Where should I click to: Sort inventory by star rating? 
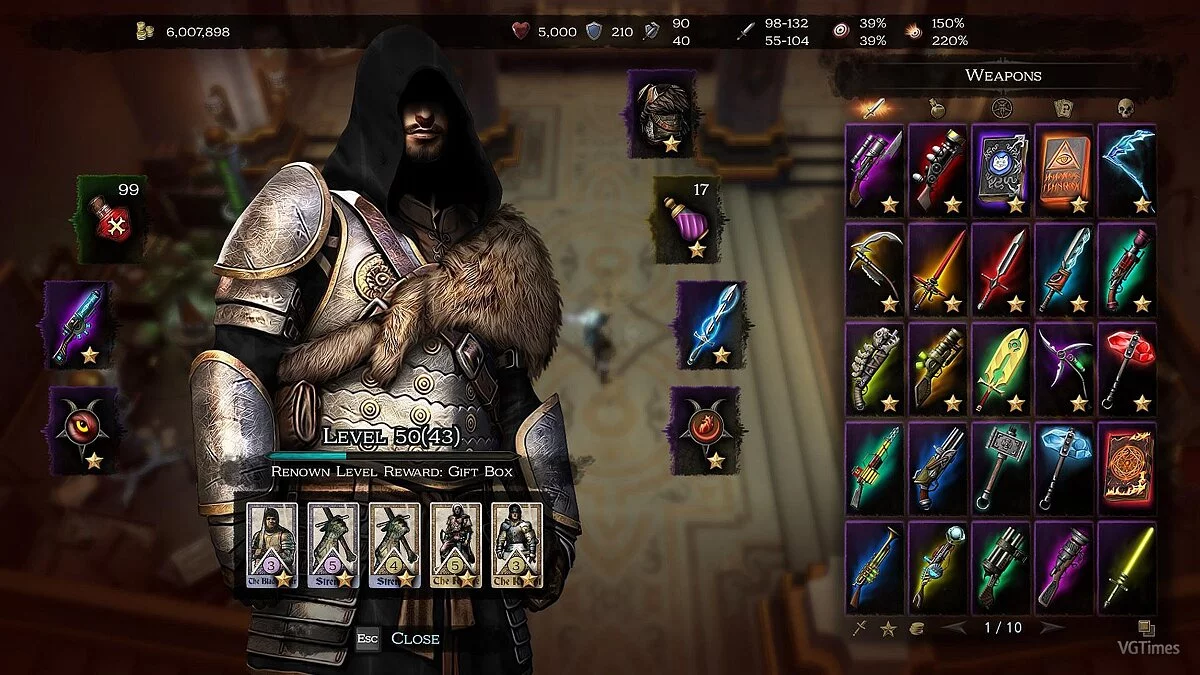click(886, 628)
